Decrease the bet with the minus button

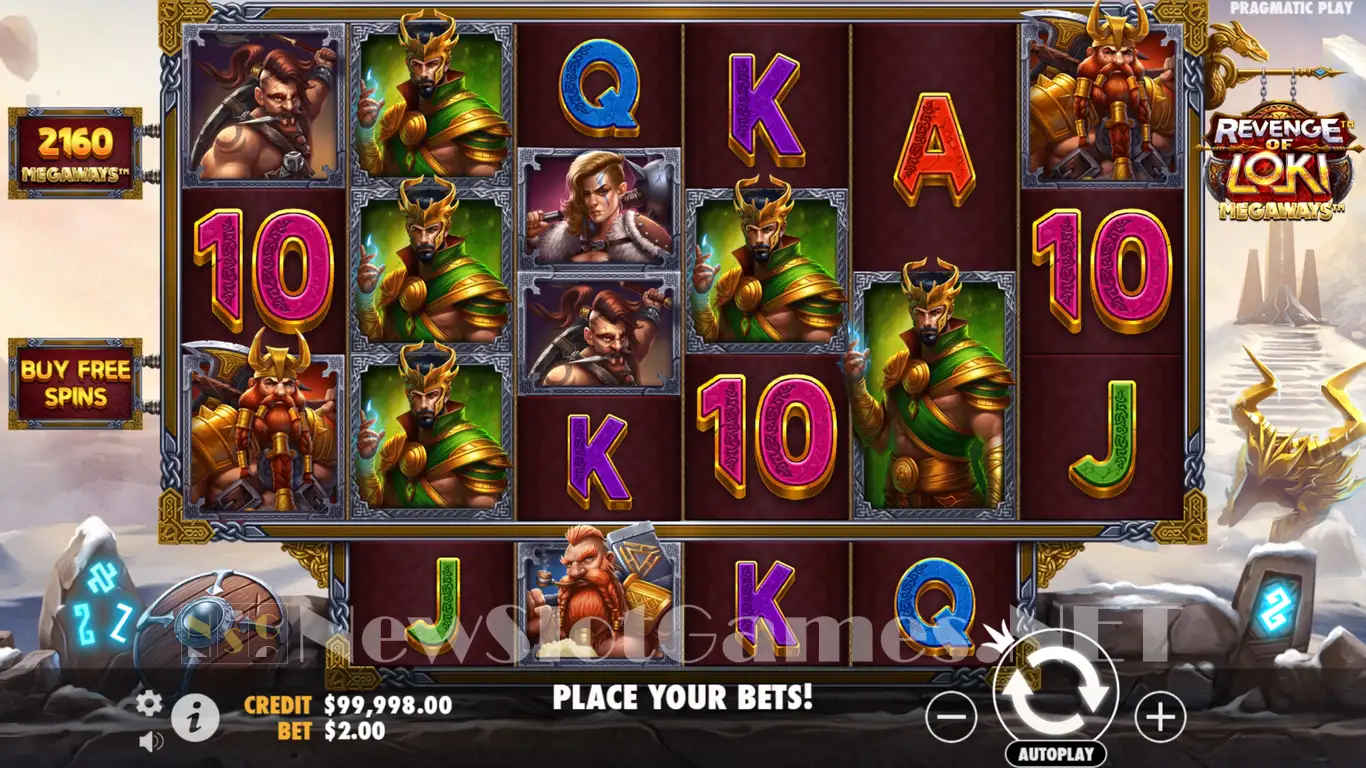pyautogui.click(x=951, y=717)
